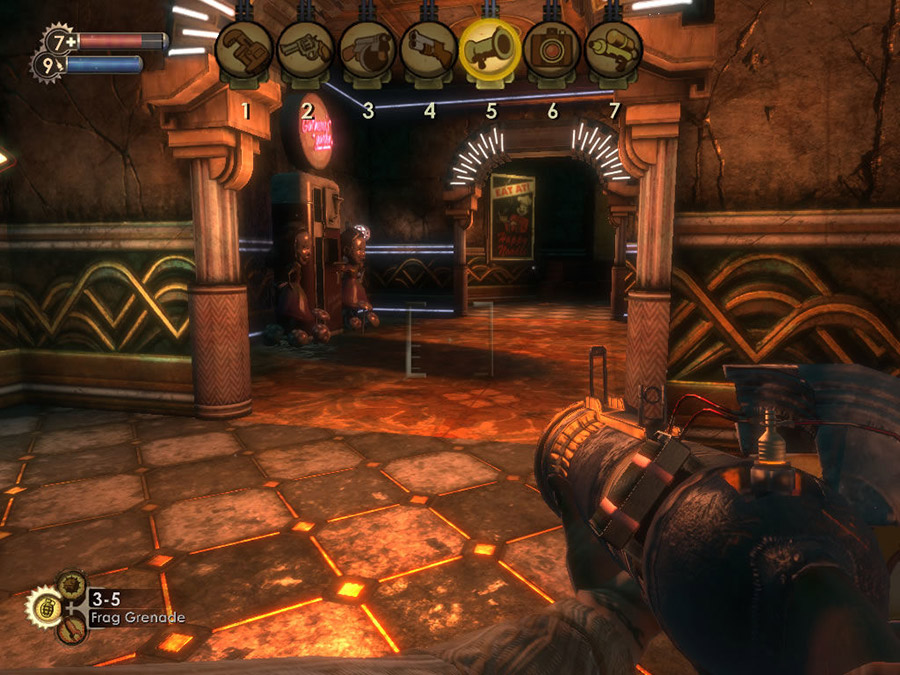
Task: Choose the double-barrel shotgun
Action: click(x=429, y=49)
